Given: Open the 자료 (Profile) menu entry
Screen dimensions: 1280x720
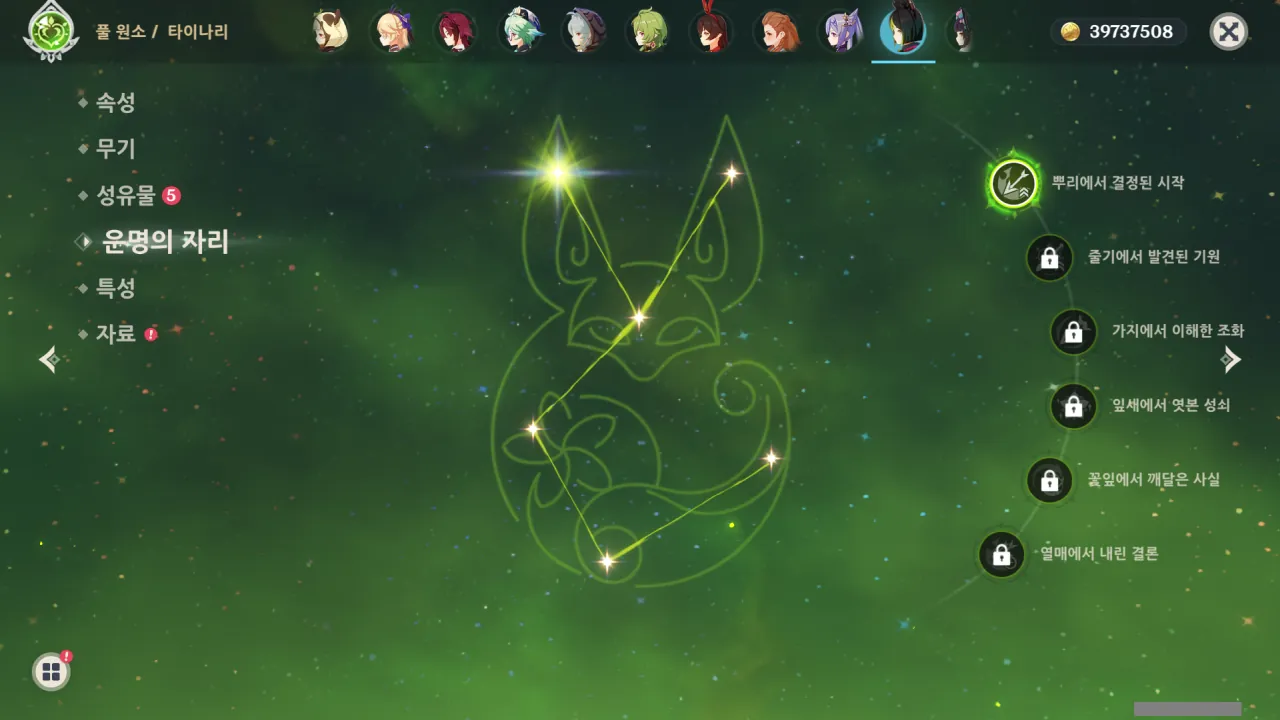Looking at the screenshot, I should click(115, 334).
